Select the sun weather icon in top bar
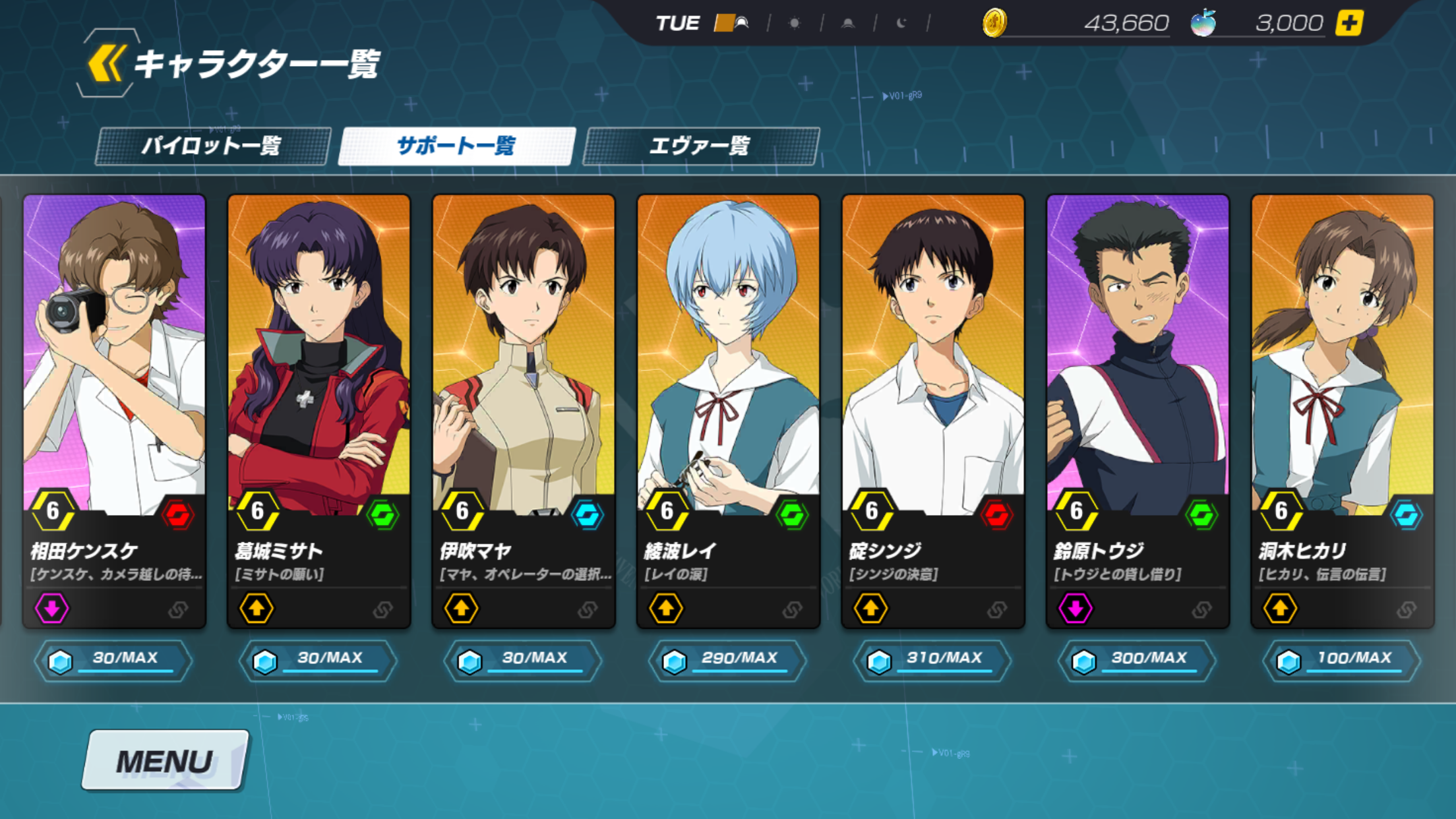The width and height of the screenshot is (1456, 819). pos(795,21)
